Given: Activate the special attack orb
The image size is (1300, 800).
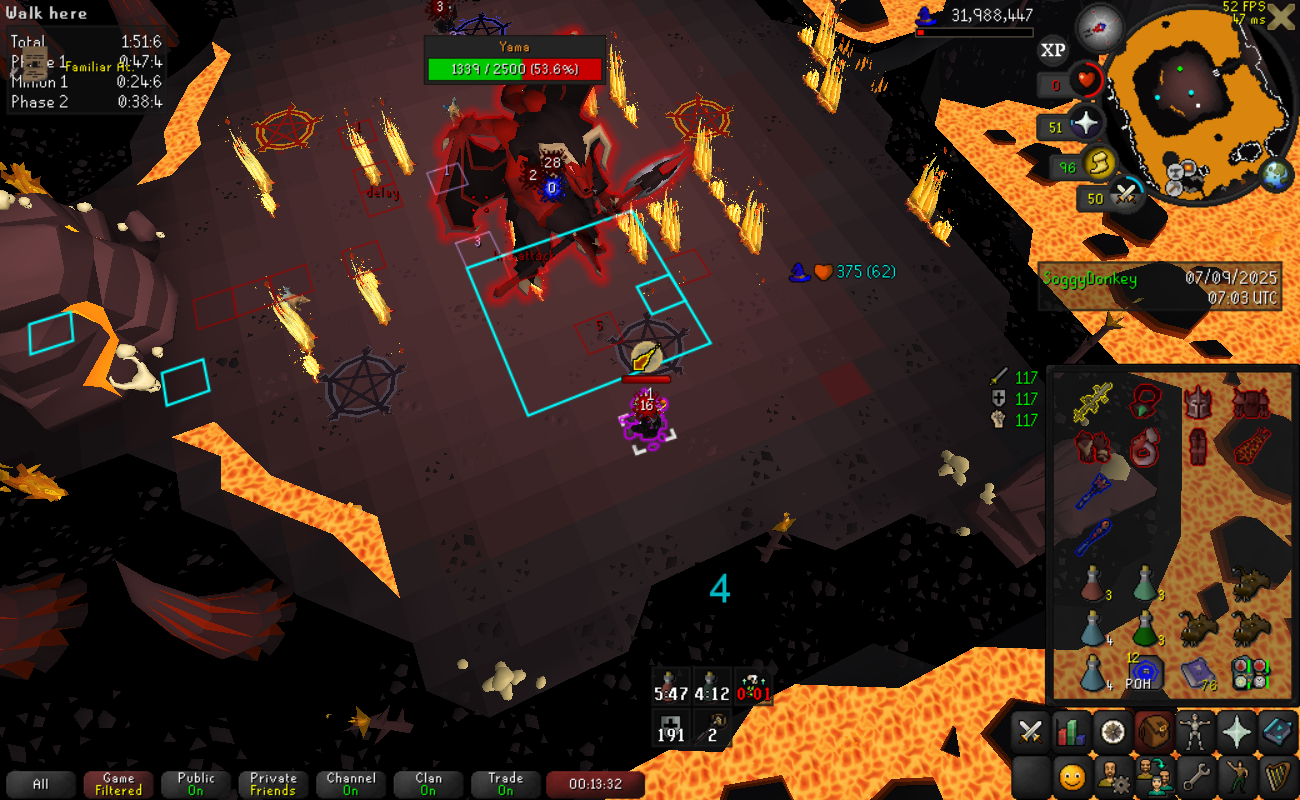Looking at the screenshot, I should (1128, 195).
